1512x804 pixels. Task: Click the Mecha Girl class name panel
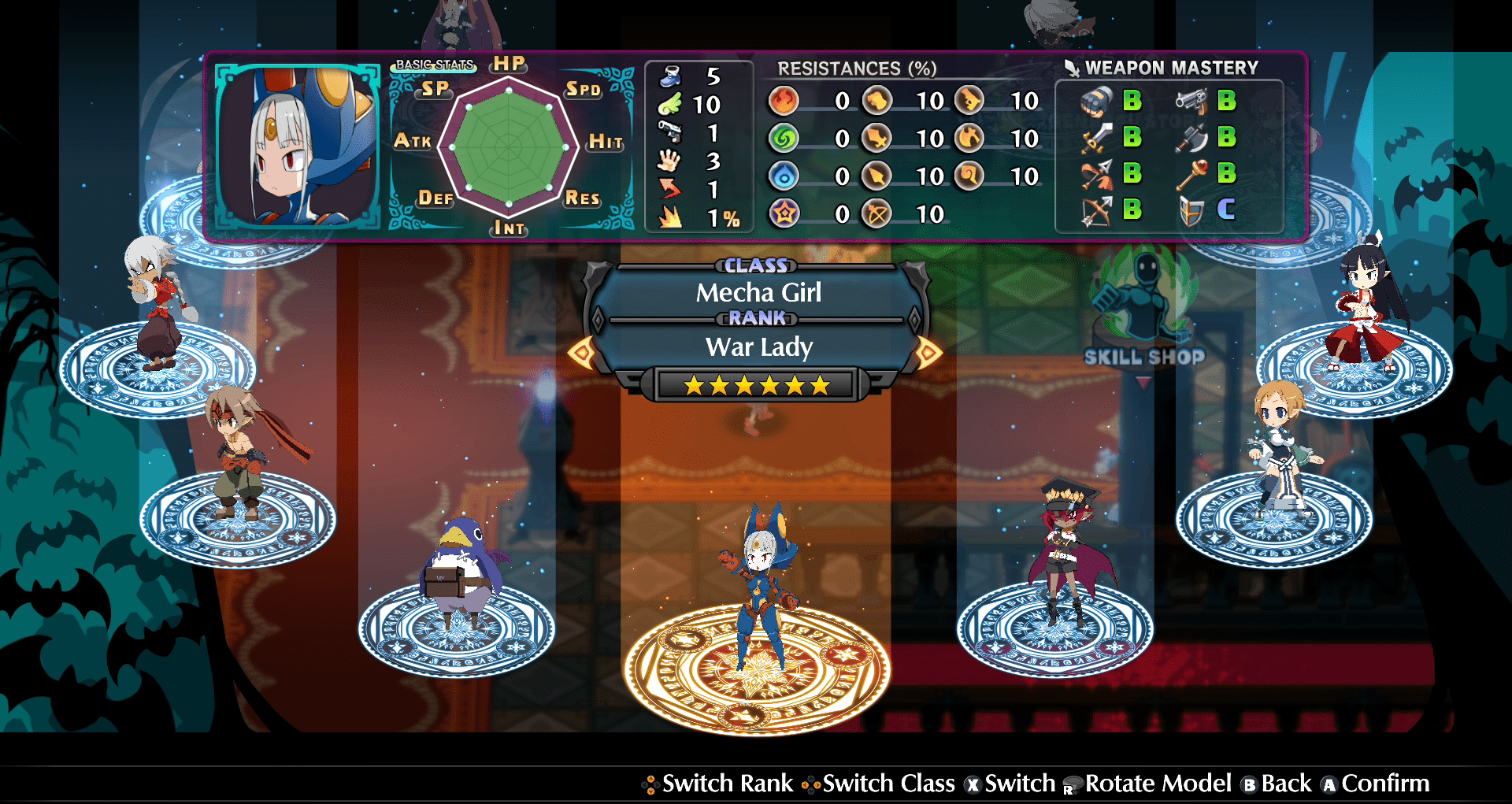click(x=758, y=292)
